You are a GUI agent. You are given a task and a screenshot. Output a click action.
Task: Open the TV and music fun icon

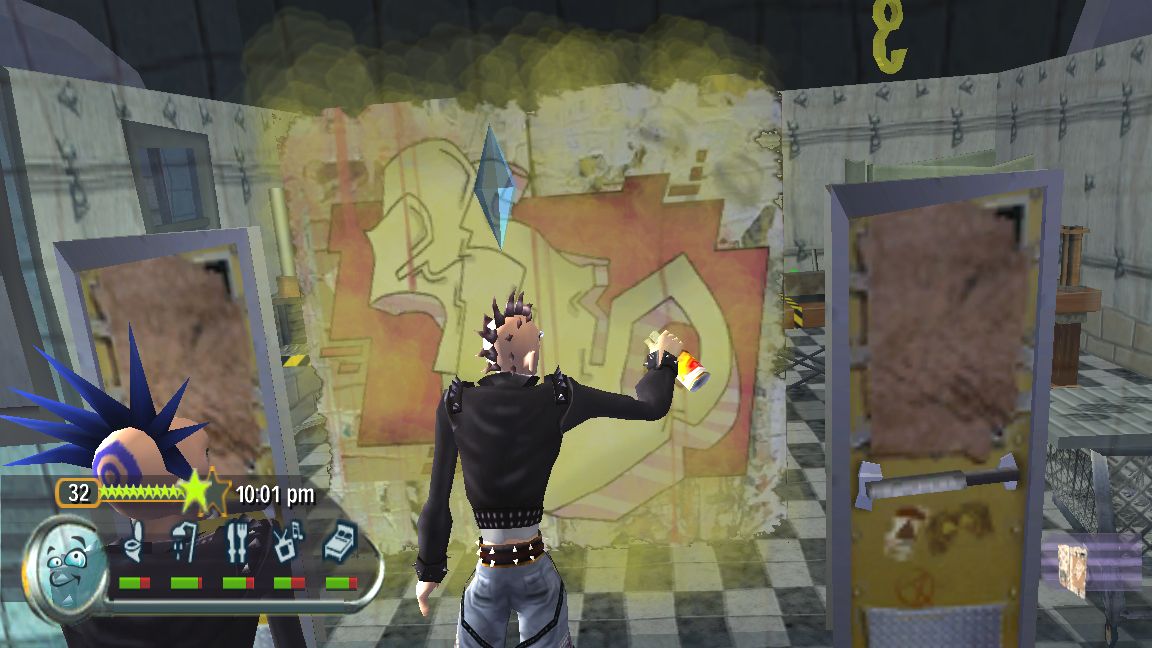[x=288, y=541]
